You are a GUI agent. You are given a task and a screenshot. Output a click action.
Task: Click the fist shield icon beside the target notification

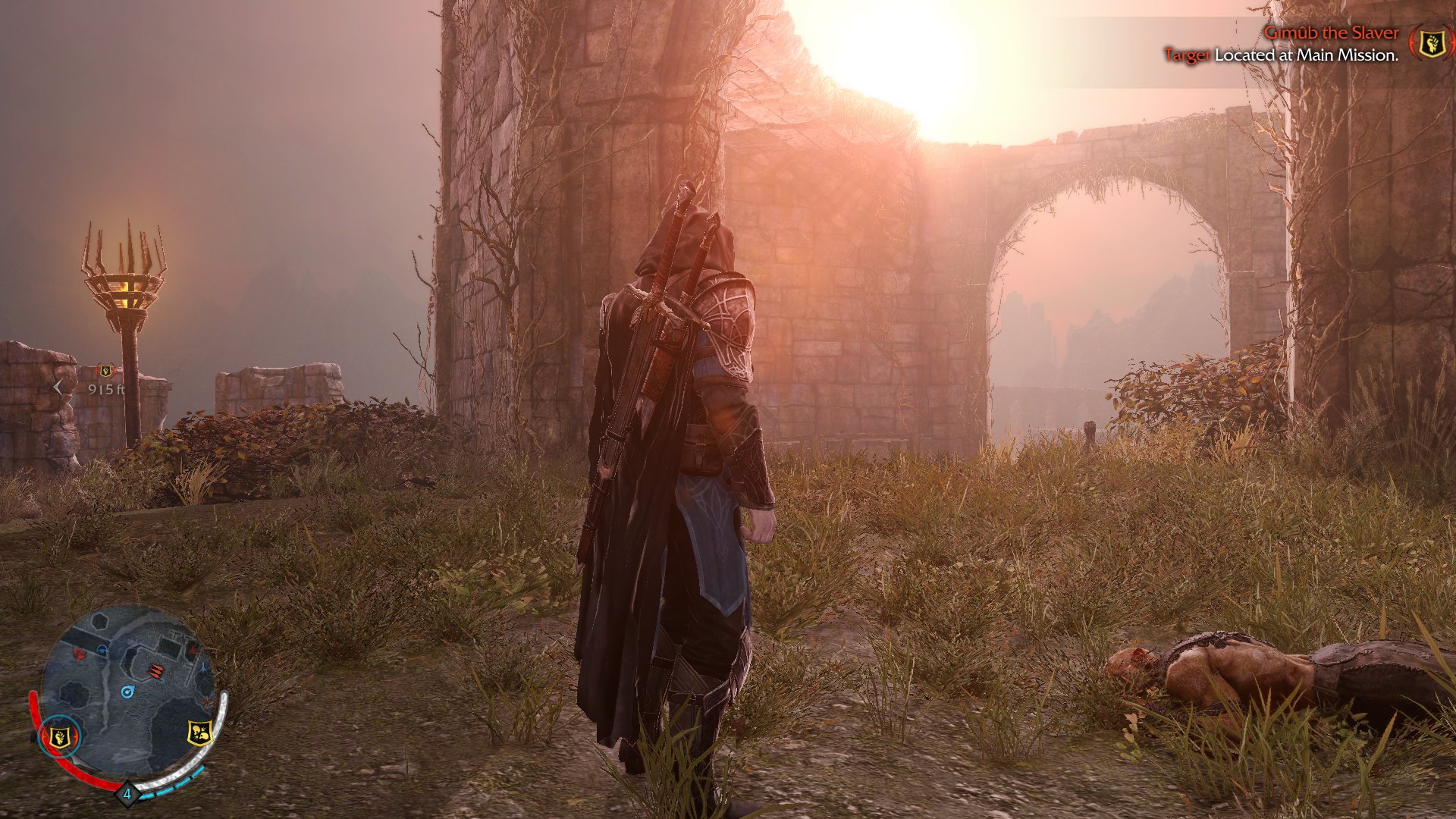coord(1432,43)
